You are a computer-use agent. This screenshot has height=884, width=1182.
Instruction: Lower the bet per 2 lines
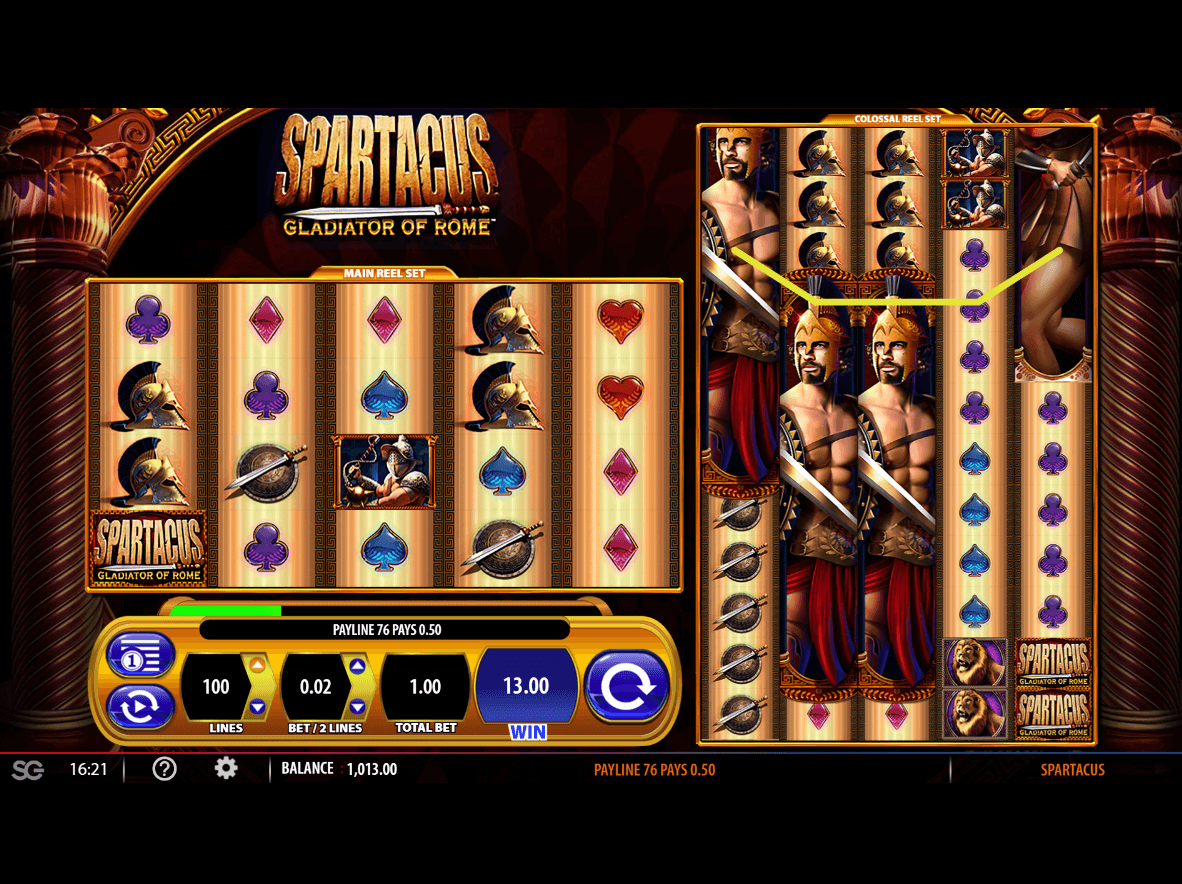pyautogui.click(x=357, y=707)
